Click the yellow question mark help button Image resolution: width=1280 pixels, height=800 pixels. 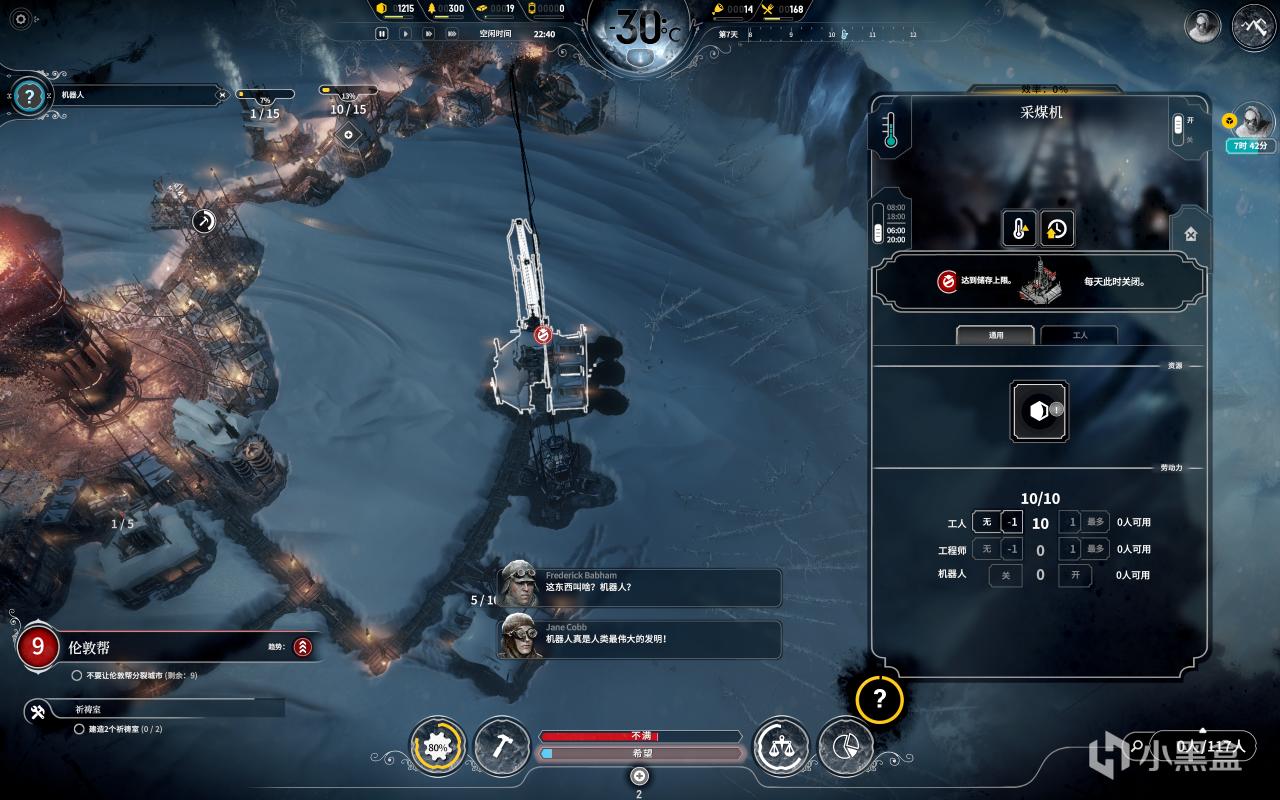coord(879,699)
